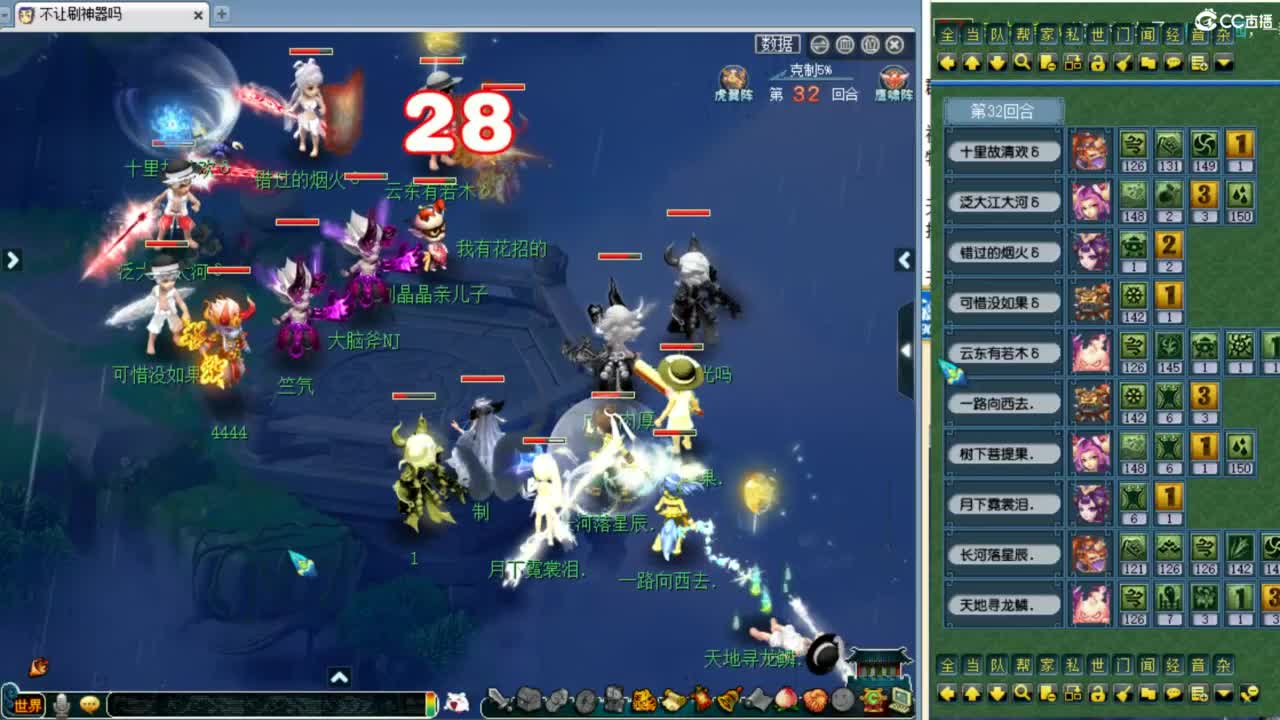Click the 数据 button above the battle
The image size is (1280, 720).
pyautogui.click(x=778, y=44)
